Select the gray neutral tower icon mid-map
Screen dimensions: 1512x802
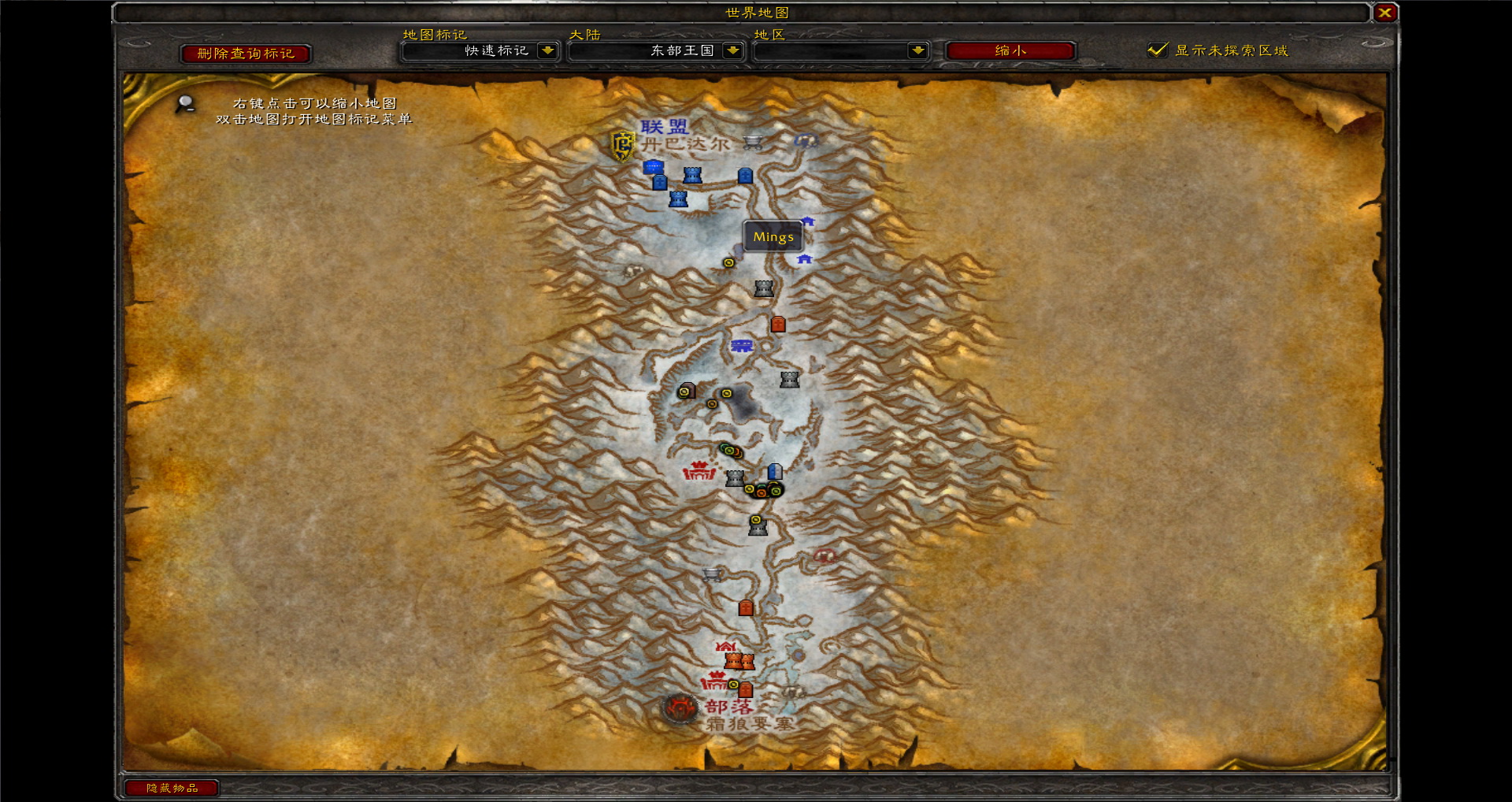pos(789,380)
